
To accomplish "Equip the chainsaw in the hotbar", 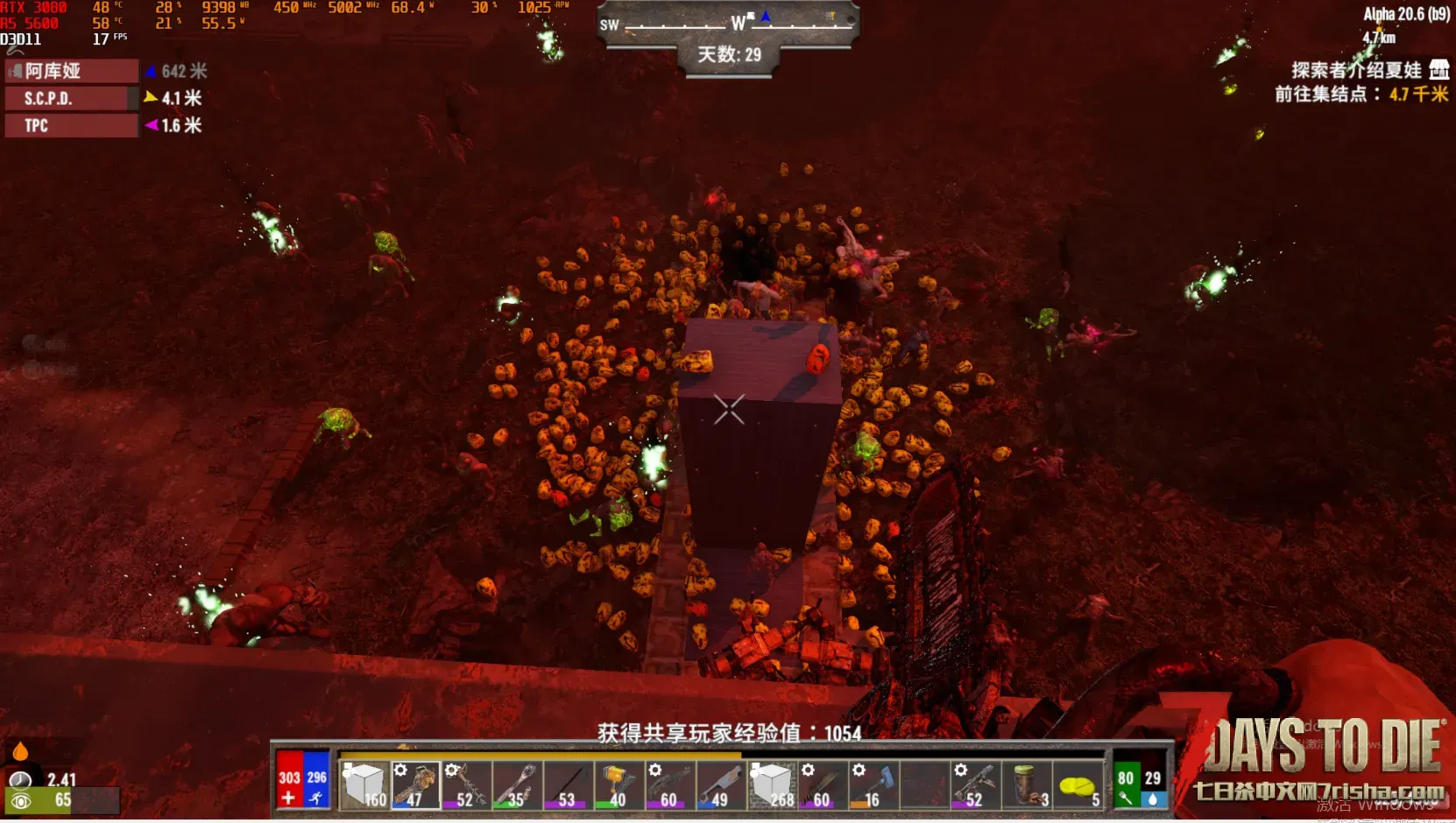I will coord(414,784).
